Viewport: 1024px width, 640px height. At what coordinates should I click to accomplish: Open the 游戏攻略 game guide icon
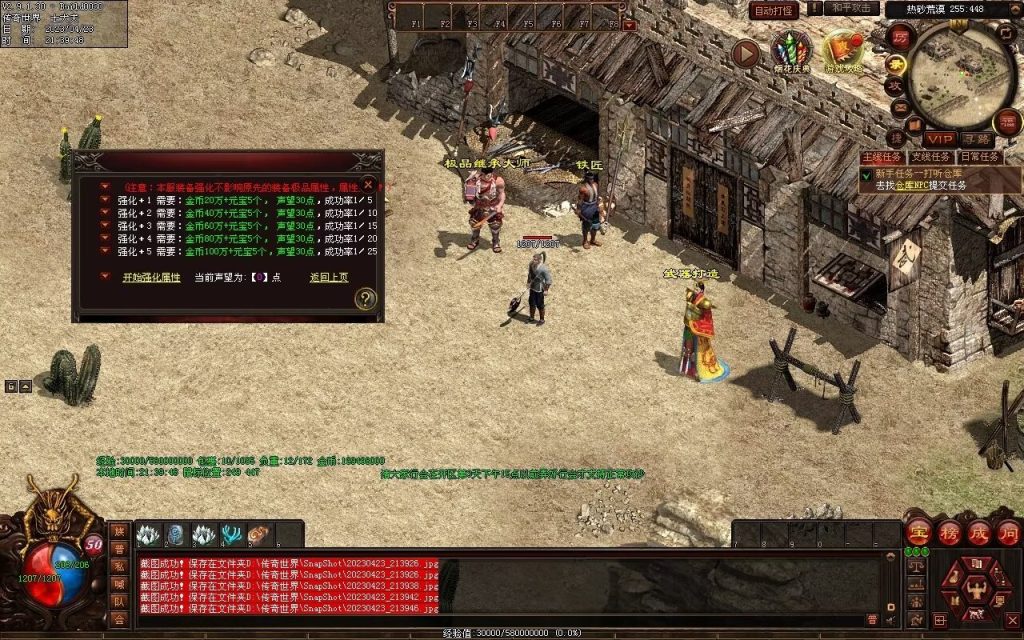point(842,52)
